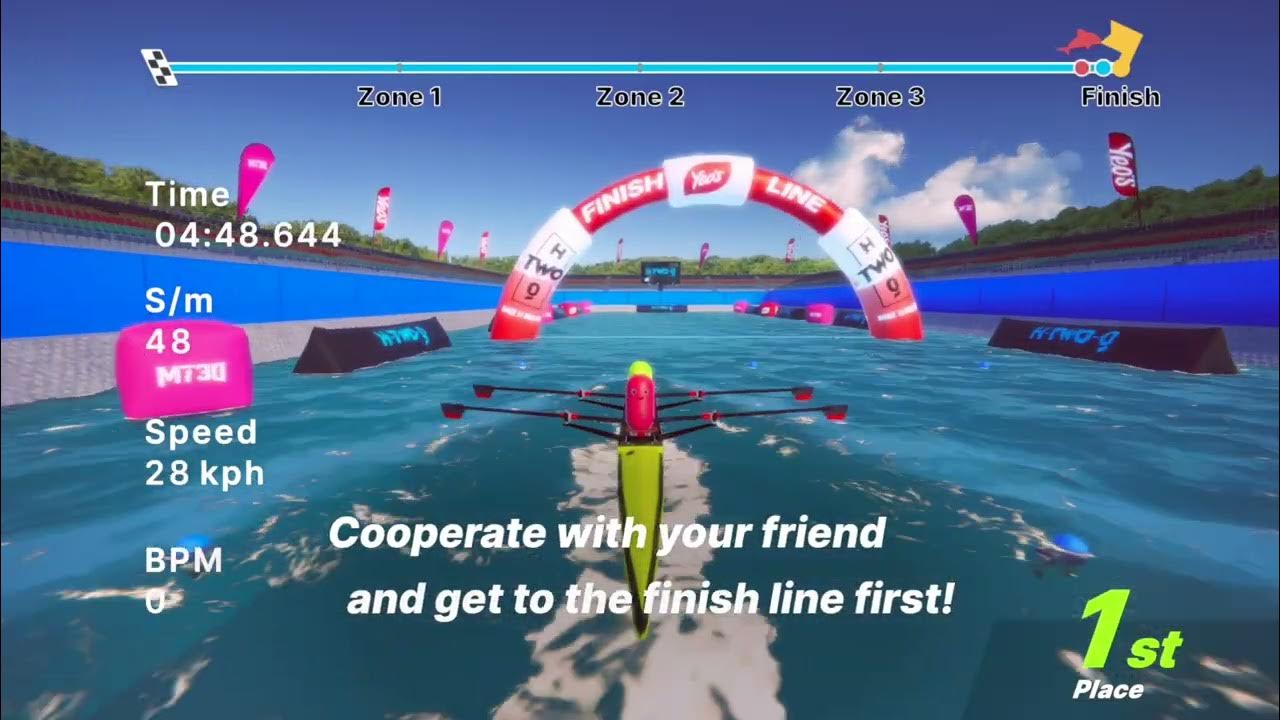Expand the Zone 1 checkpoint marker
Image resolution: width=1280 pixels, height=720 pixels.
coord(399,97)
